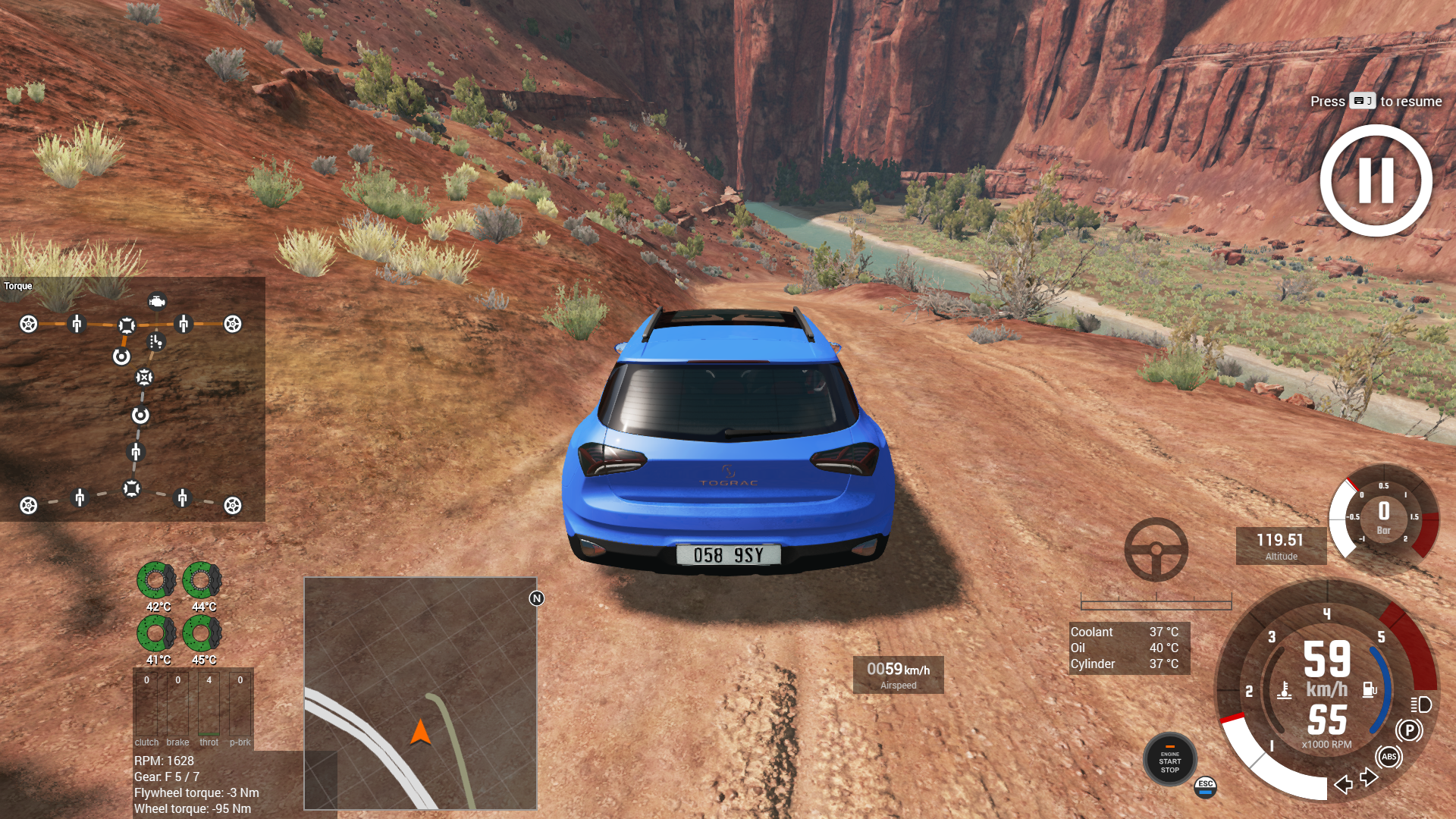Click the large pause circle to resume
This screenshot has height=819, width=1456.
(1376, 180)
